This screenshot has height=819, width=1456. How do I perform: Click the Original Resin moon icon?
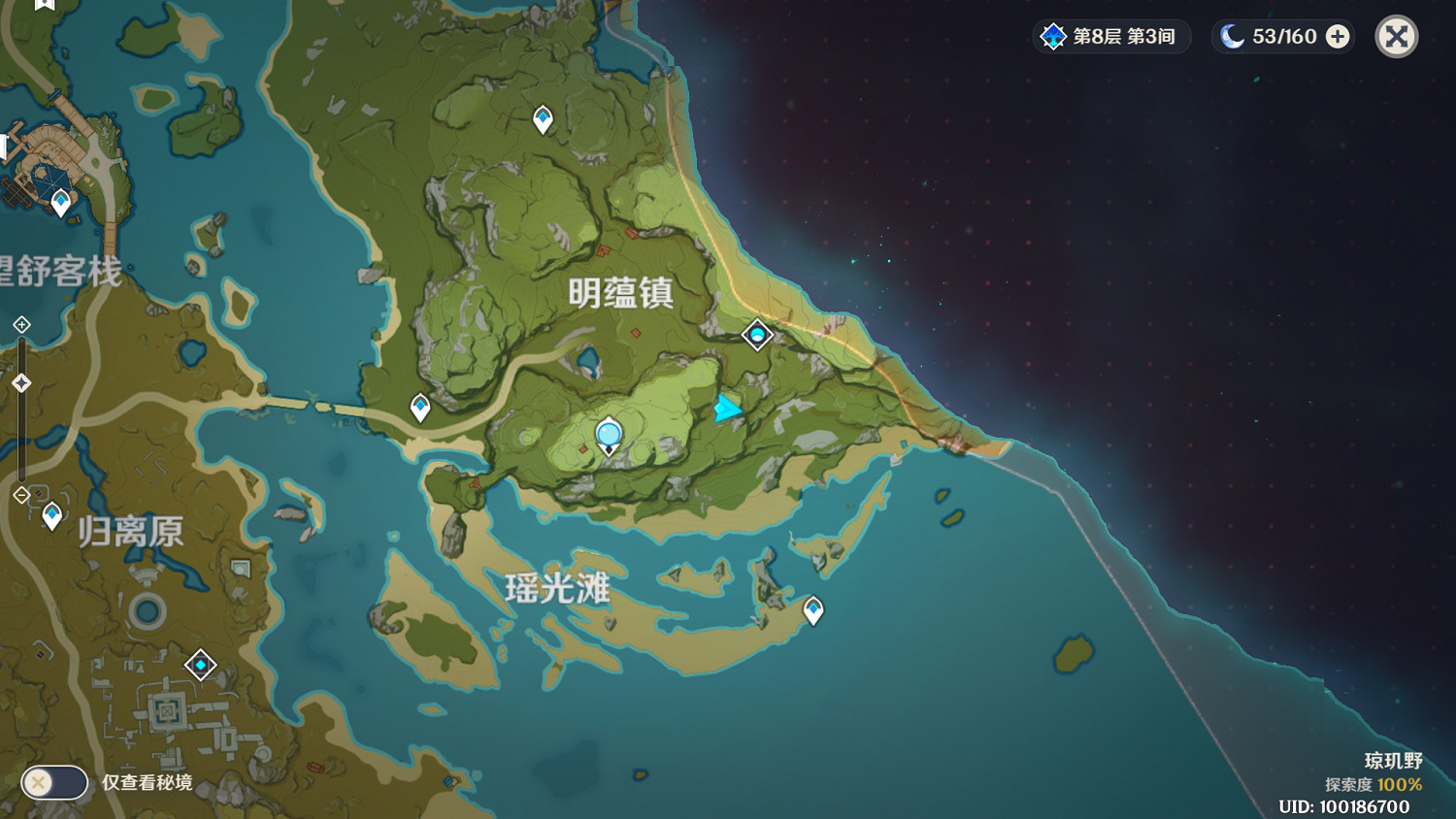(1231, 36)
